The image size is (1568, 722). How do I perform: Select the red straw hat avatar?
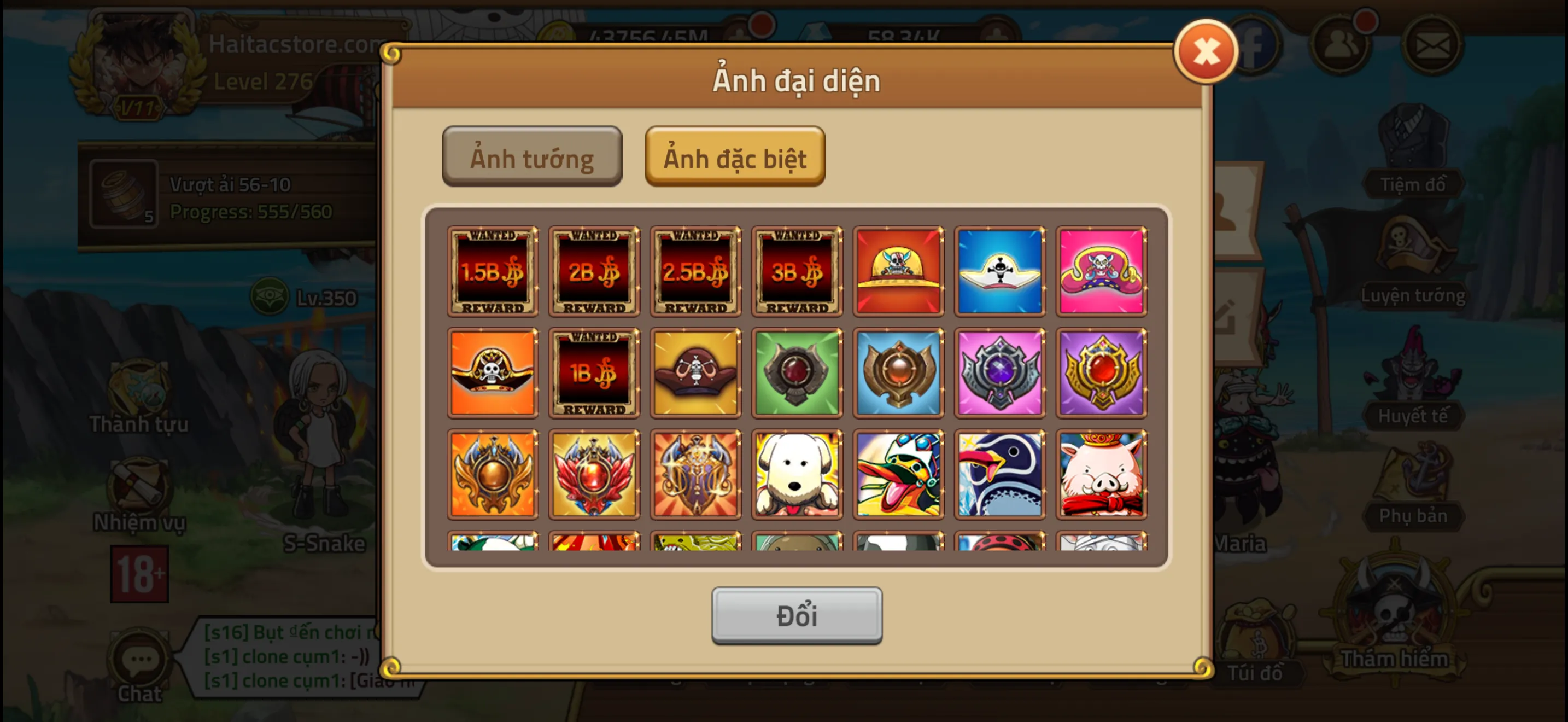click(x=898, y=271)
